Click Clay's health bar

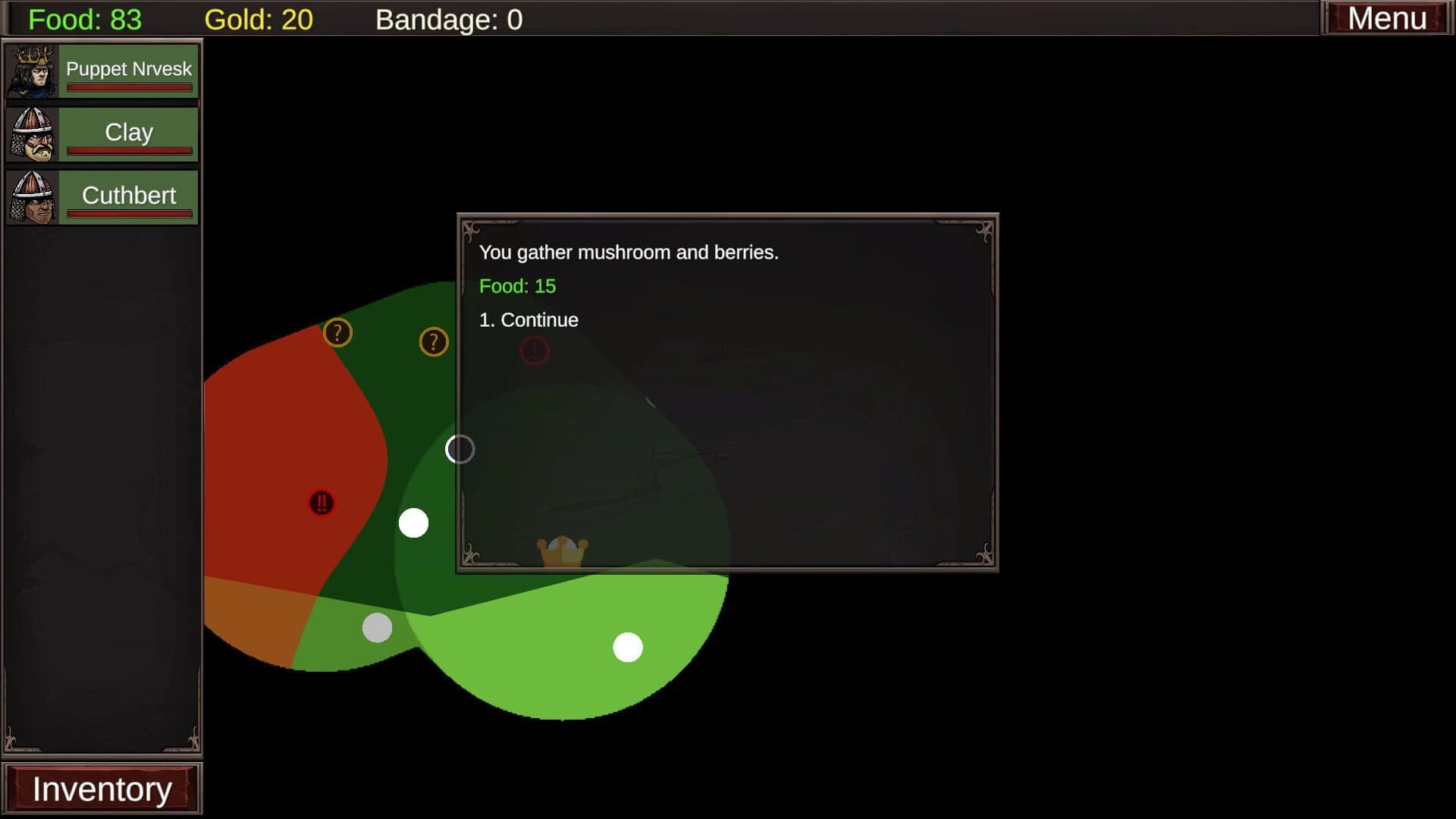click(x=129, y=149)
